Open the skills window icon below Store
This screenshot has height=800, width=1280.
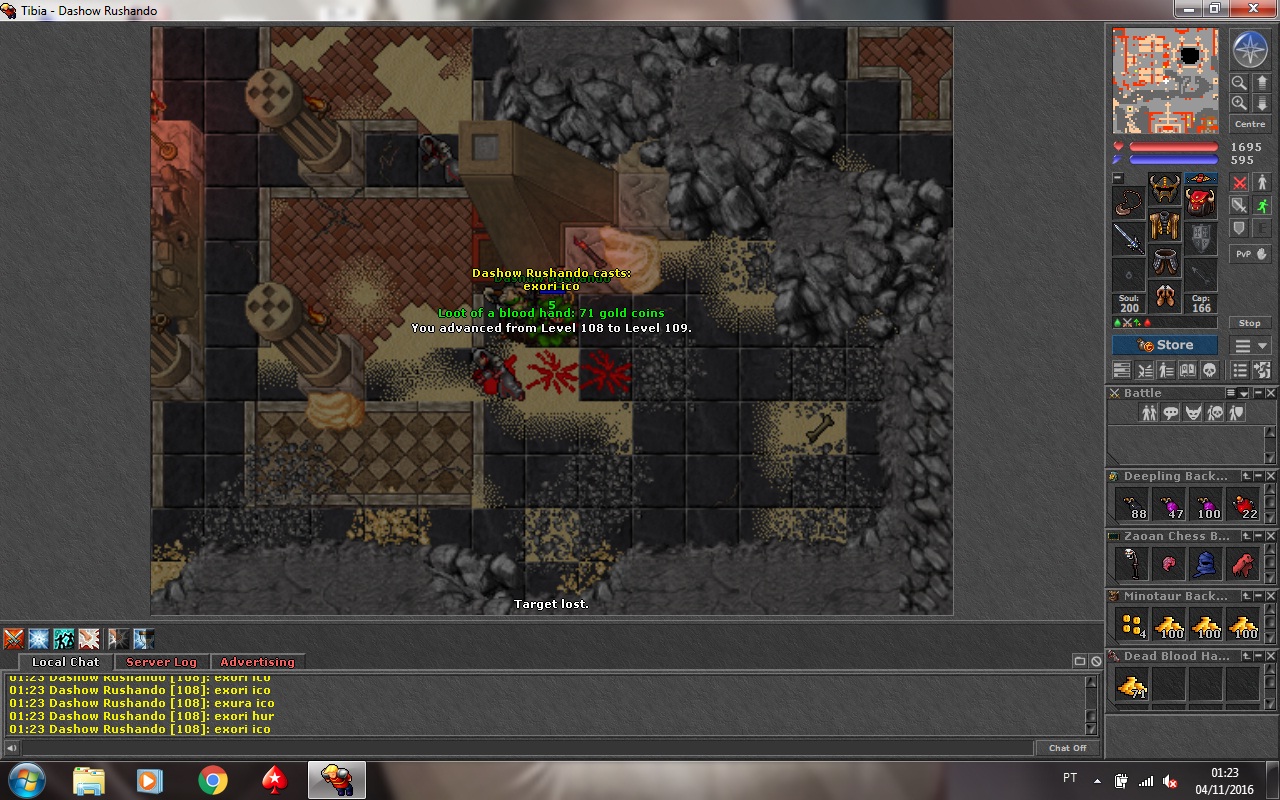point(1166,370)
